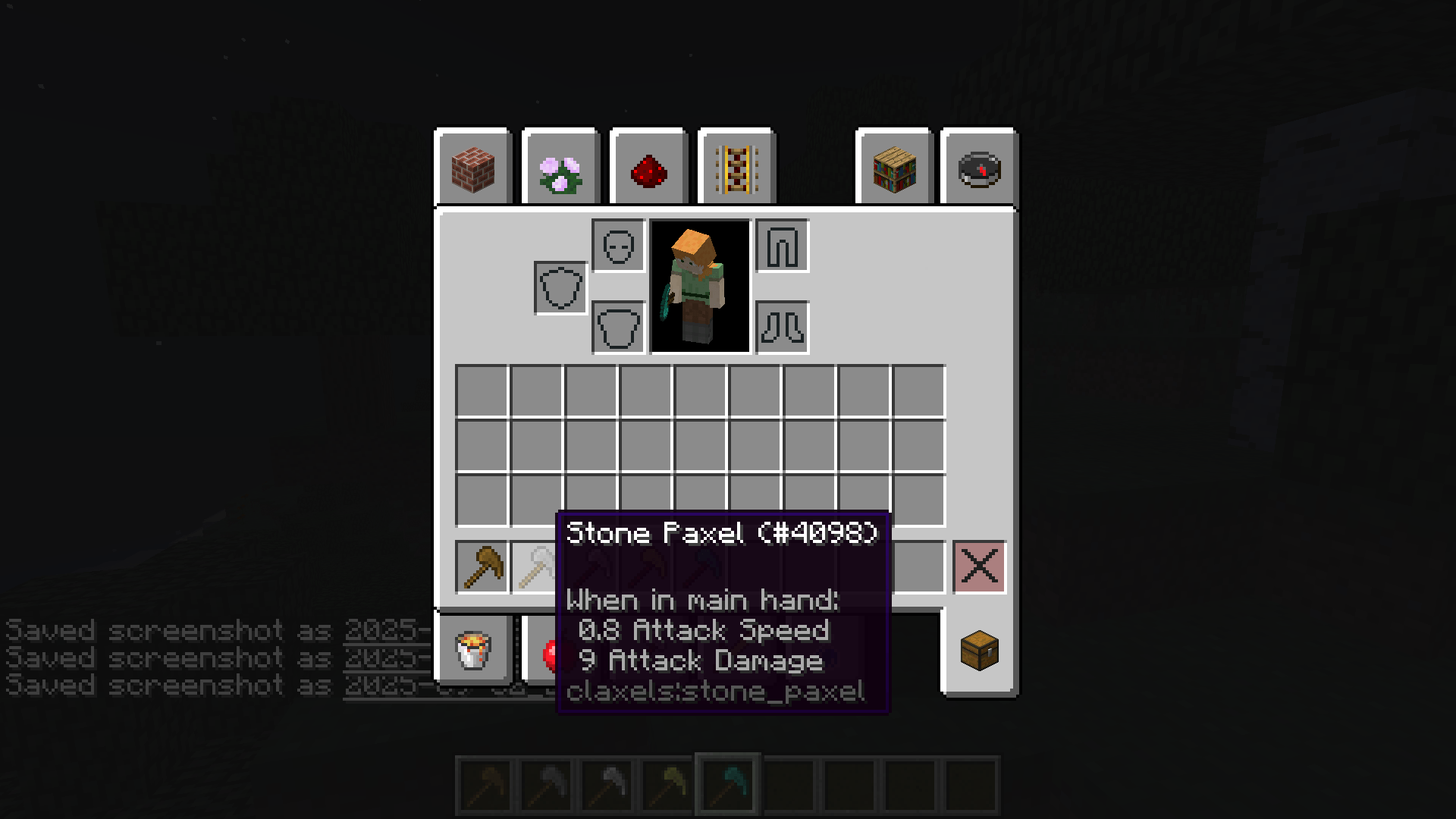Open the Inventory tab with chest icon
Image resolution: width=1456 pixels, height=819 pixels.
pyautogui.click(x=978, y=651)
